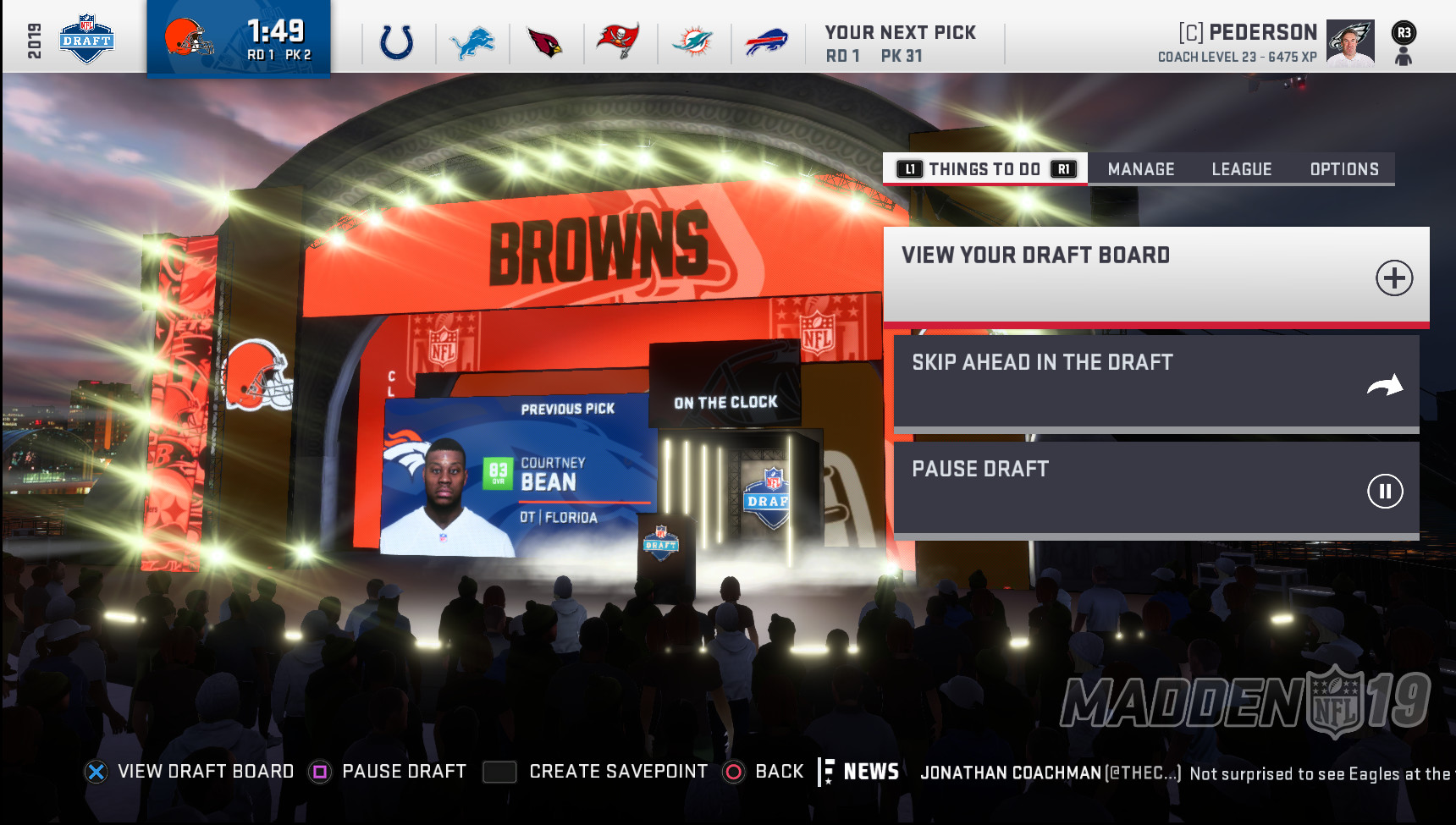Click the Colts logo in draft order
1456x825 pixels.
(x=397, y=42)
